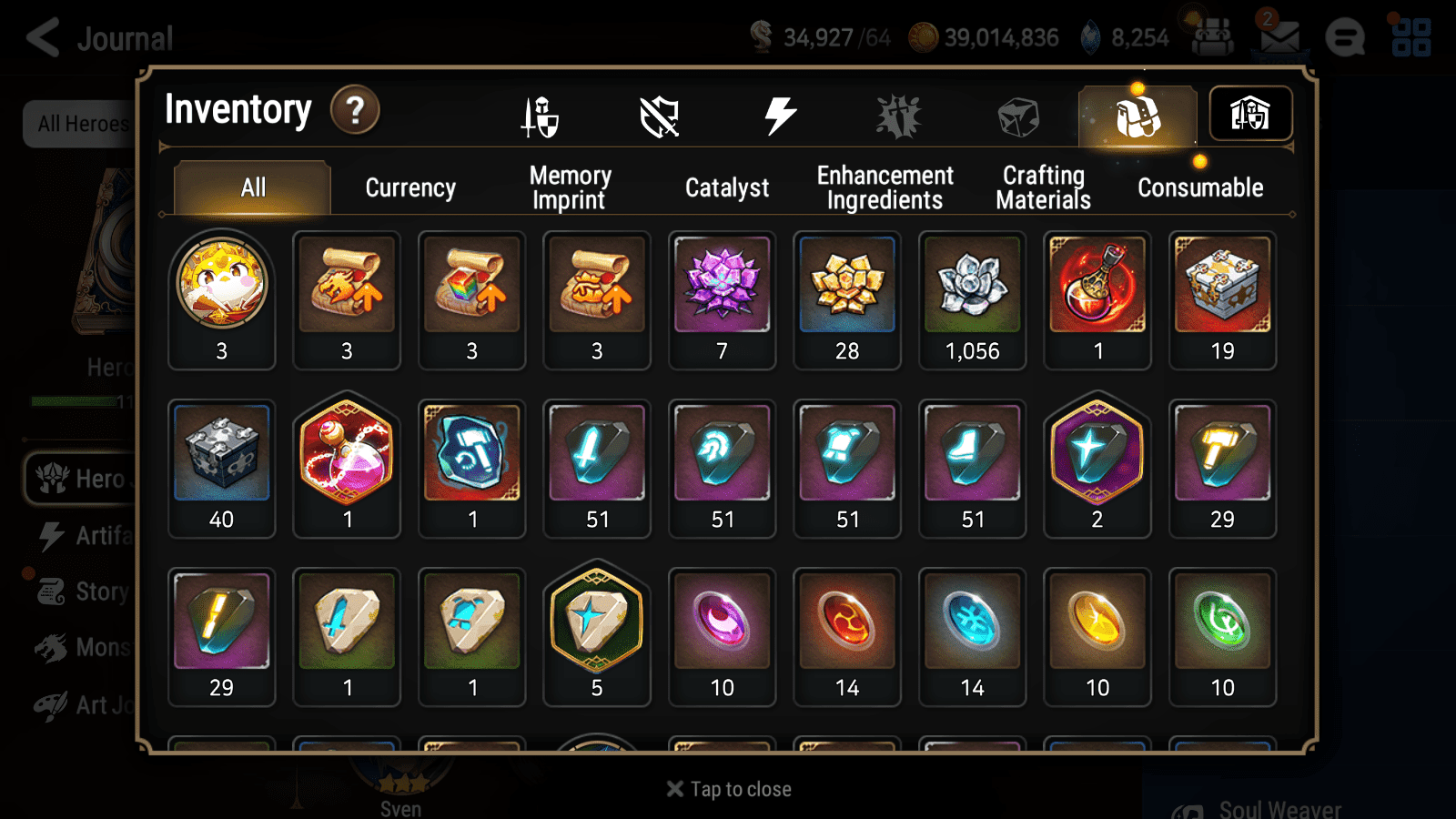Switch to Crafting Materials

[1043, 187]
